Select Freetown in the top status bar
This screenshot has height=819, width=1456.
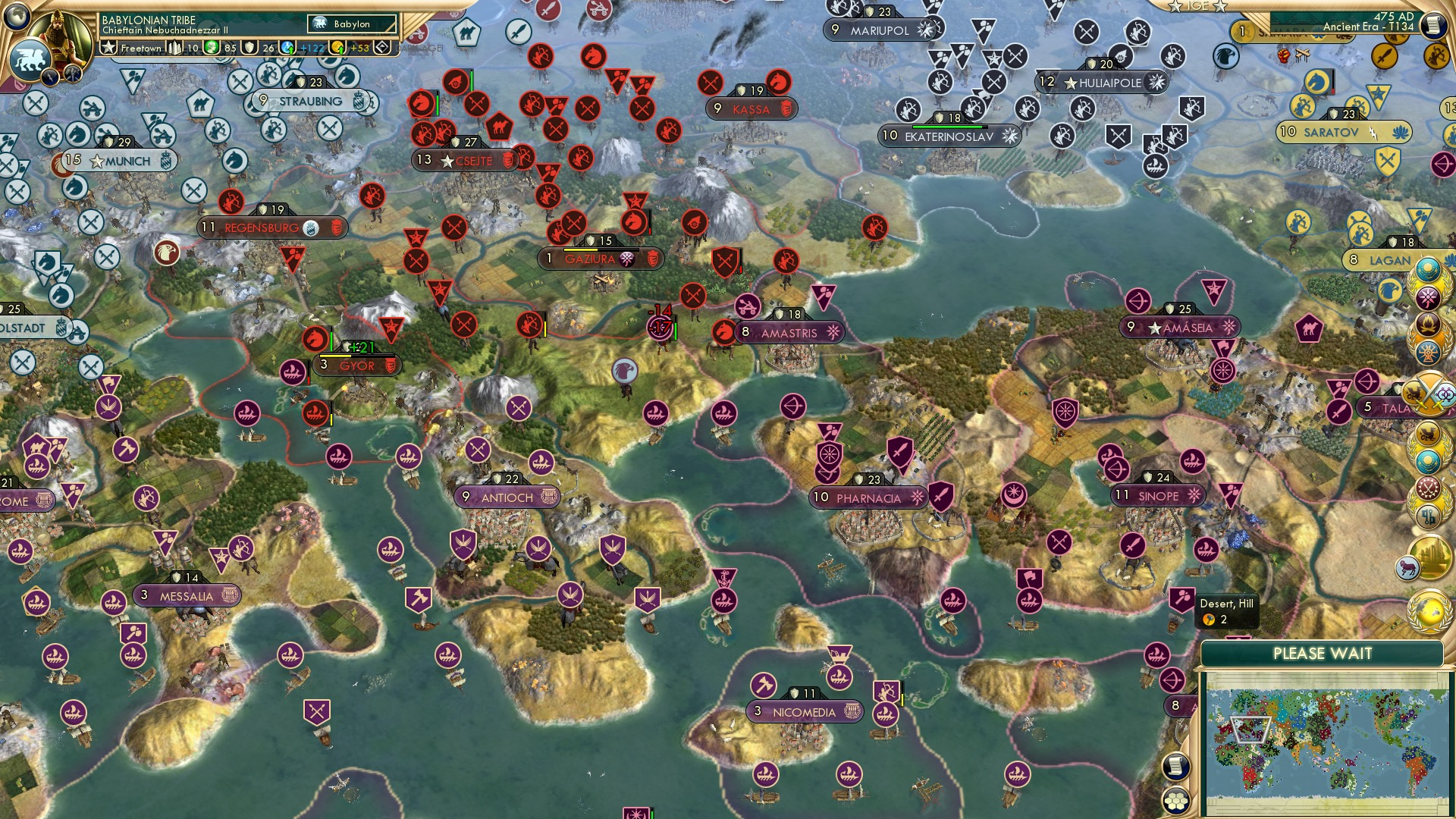tap(140, 46)
